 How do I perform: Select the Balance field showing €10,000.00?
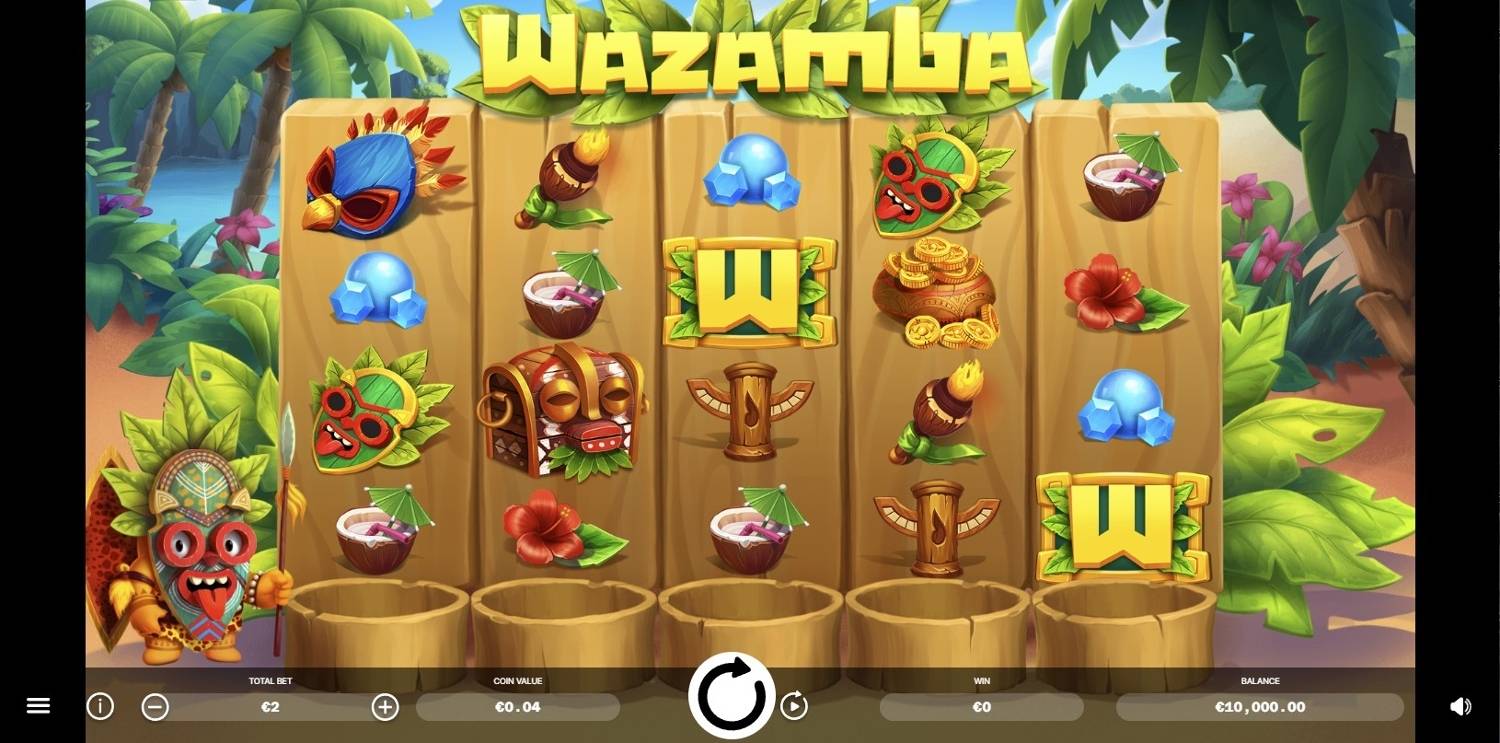click(1258, 707)
